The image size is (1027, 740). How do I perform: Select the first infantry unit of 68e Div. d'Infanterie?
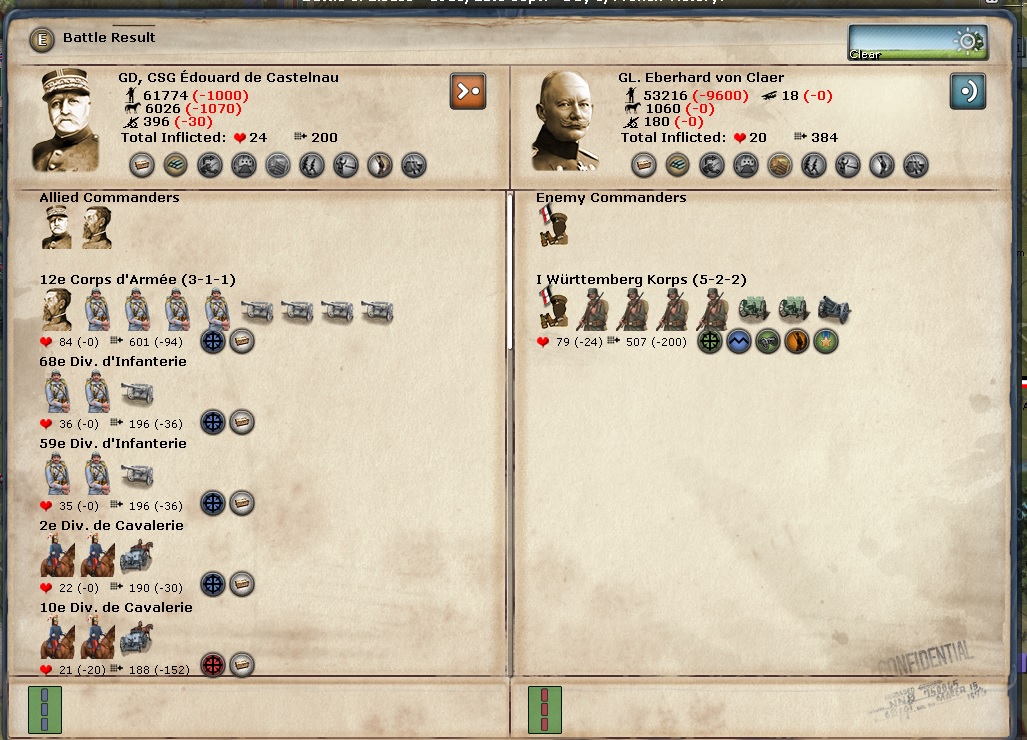[57, 392]
